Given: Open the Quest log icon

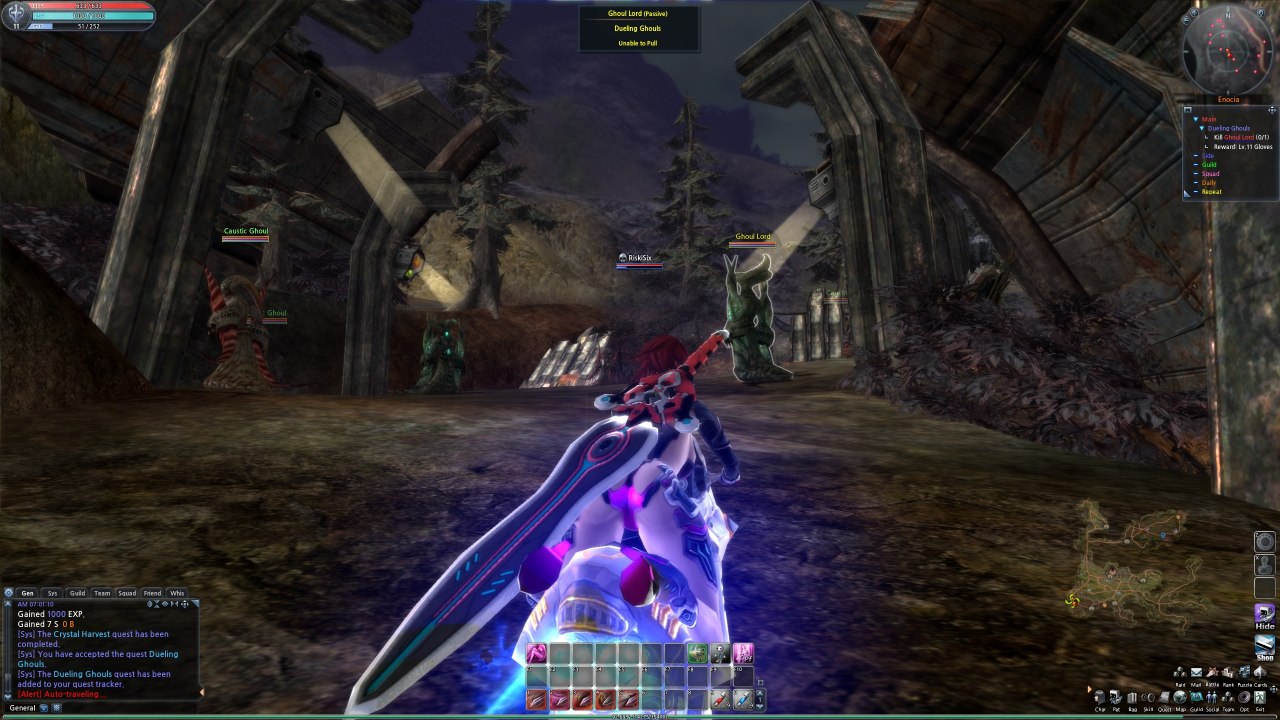Looking at the screenshot, I should [1164, 697].
